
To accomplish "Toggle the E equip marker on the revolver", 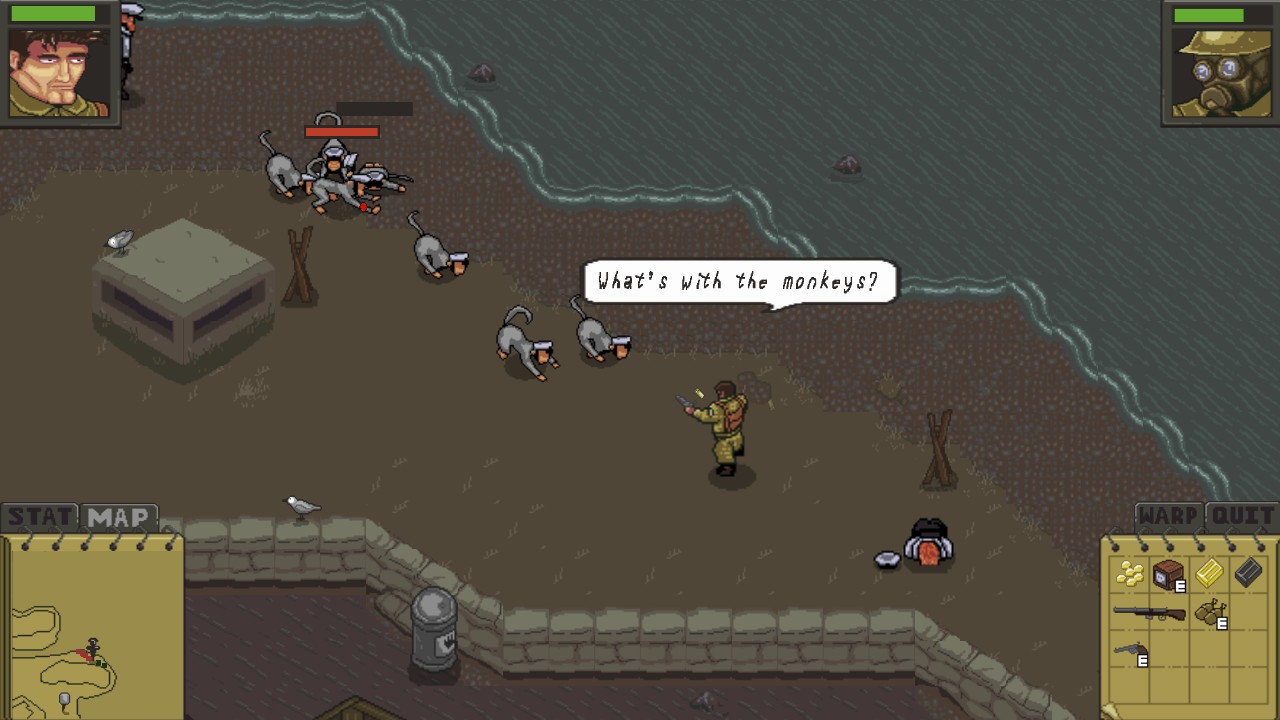I will pos(1141,660).
